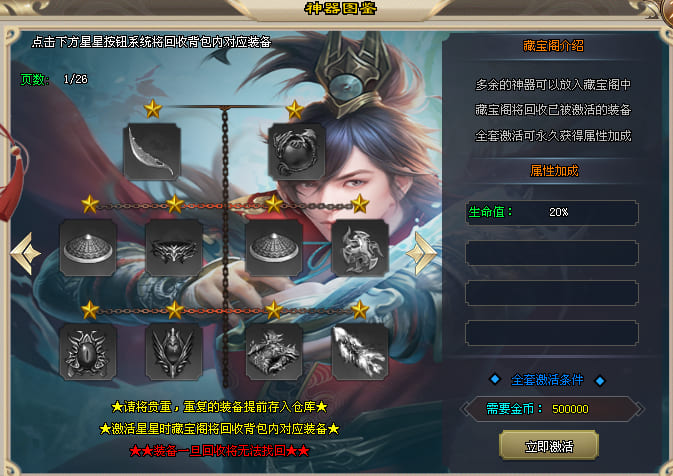Image resolution: width=673 pixels, height=476 pixels.
Task: Select the feathered gauntlet slot
Action: coord(360,352)
